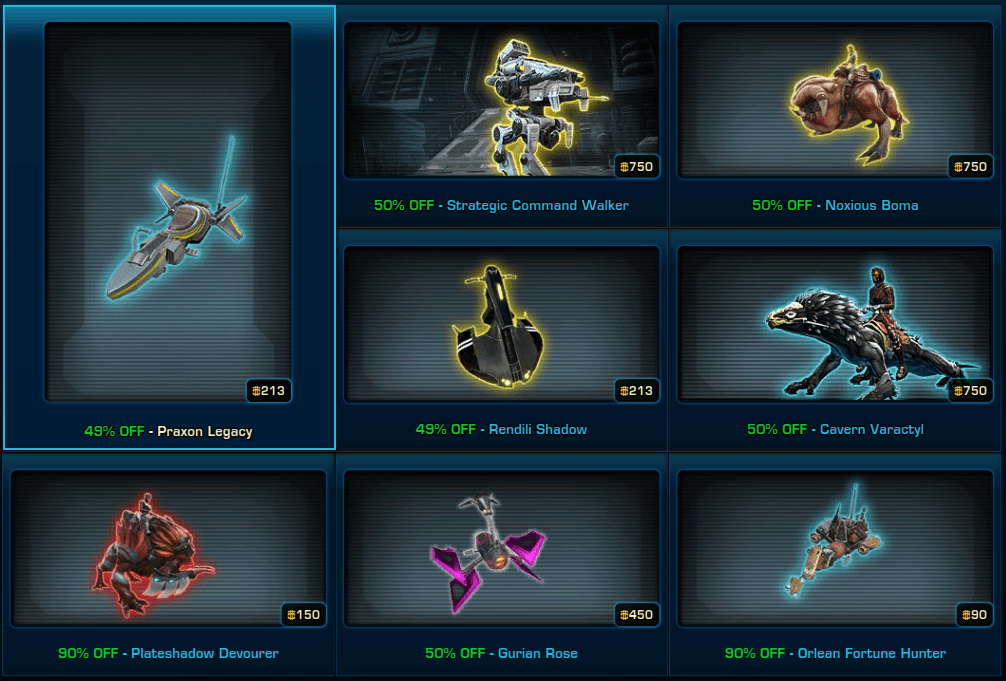Open the Plateshadow Devourer listing

(168, 548)
